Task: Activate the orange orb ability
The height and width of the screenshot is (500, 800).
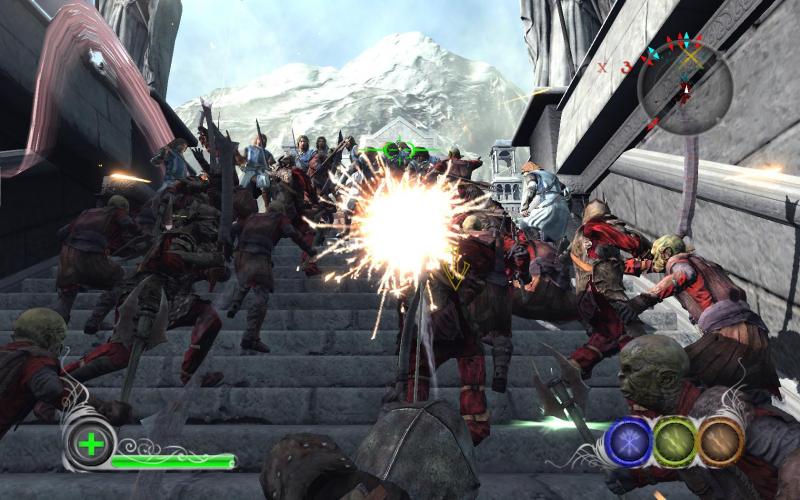Action: pyautogui.click(x=721, y=441)
